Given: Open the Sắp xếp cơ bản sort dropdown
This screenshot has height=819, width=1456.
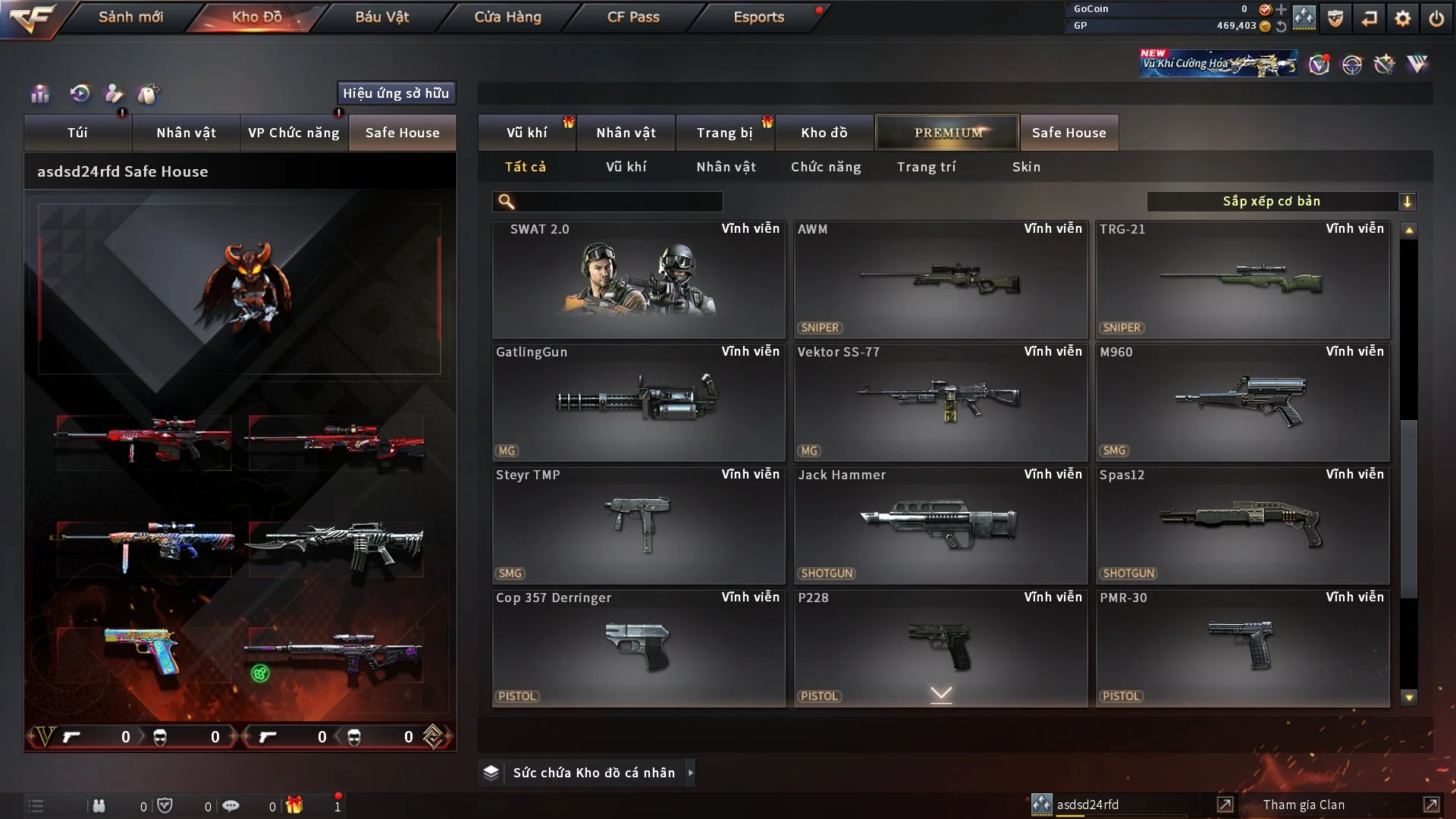Looking at the screenshot, I should (x=1281, y=202).
